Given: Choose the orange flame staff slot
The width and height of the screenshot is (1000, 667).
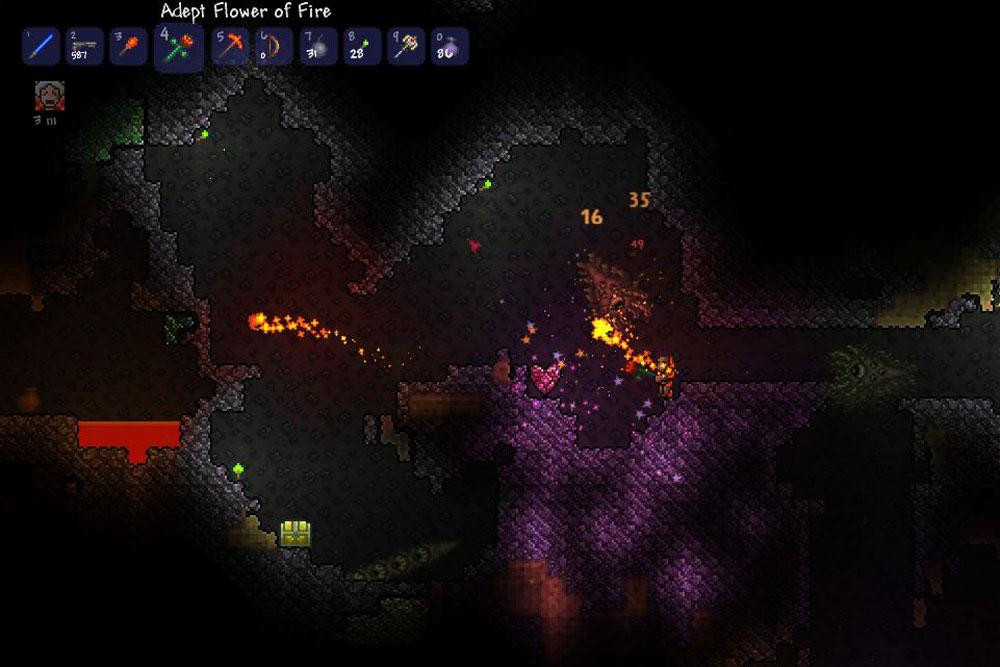Looking at the screenshot, I should point(129,46).
